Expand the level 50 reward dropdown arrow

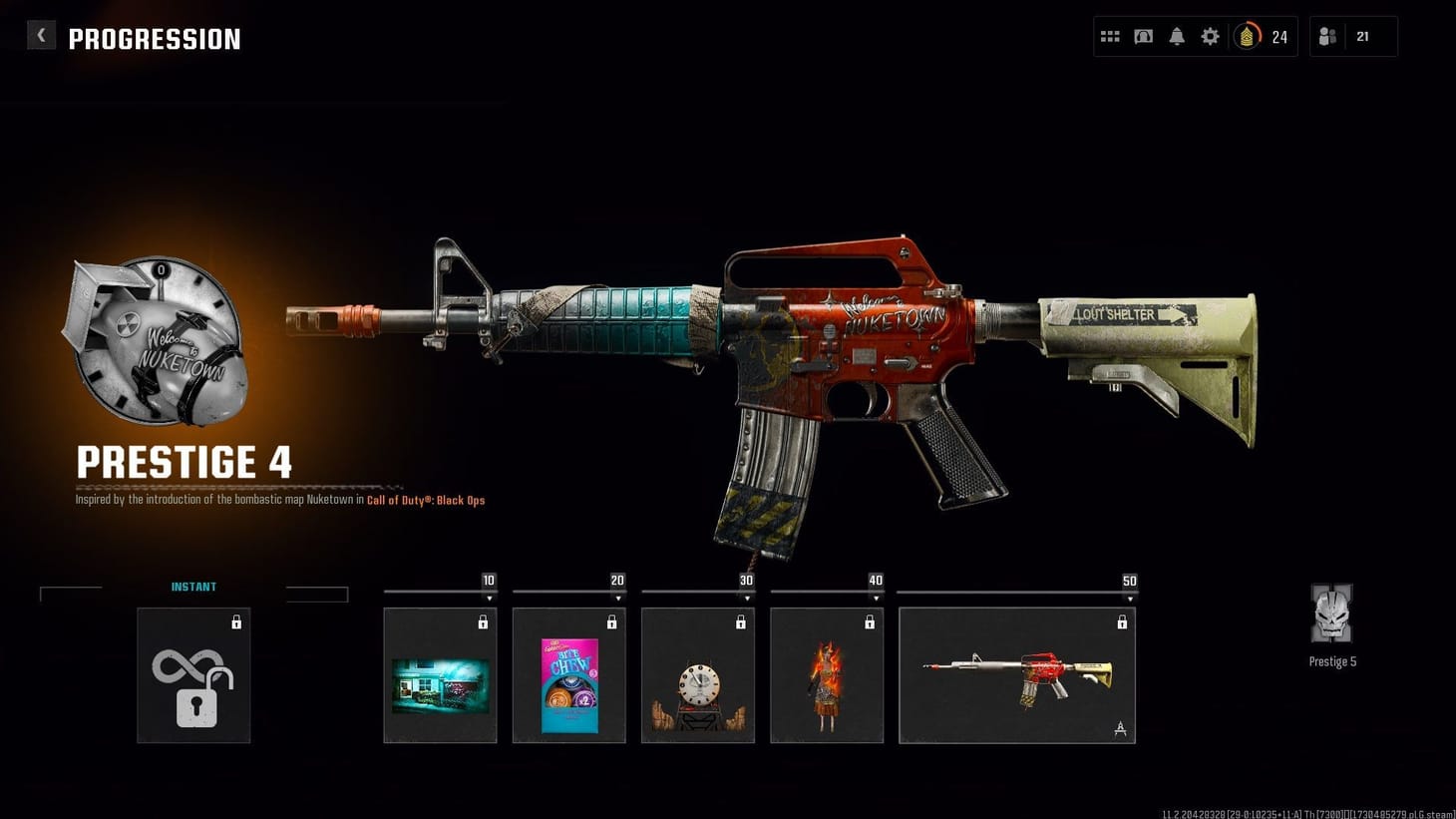1130,597
